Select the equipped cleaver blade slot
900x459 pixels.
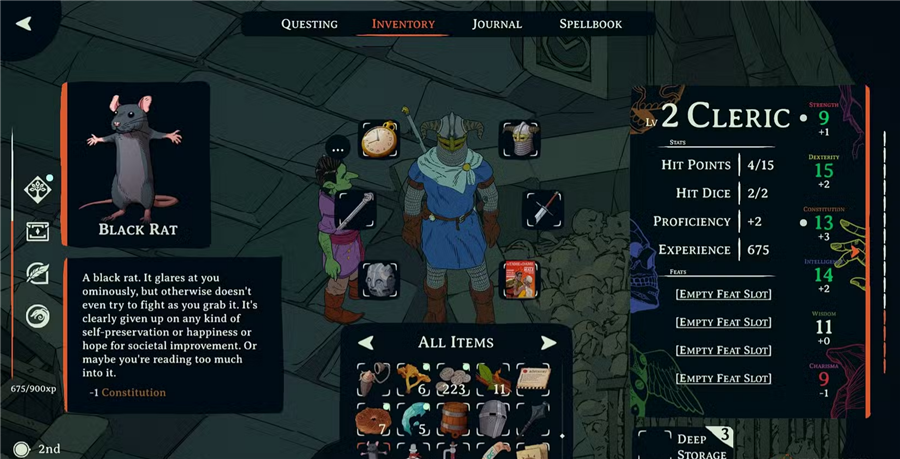tap(543, 210)
